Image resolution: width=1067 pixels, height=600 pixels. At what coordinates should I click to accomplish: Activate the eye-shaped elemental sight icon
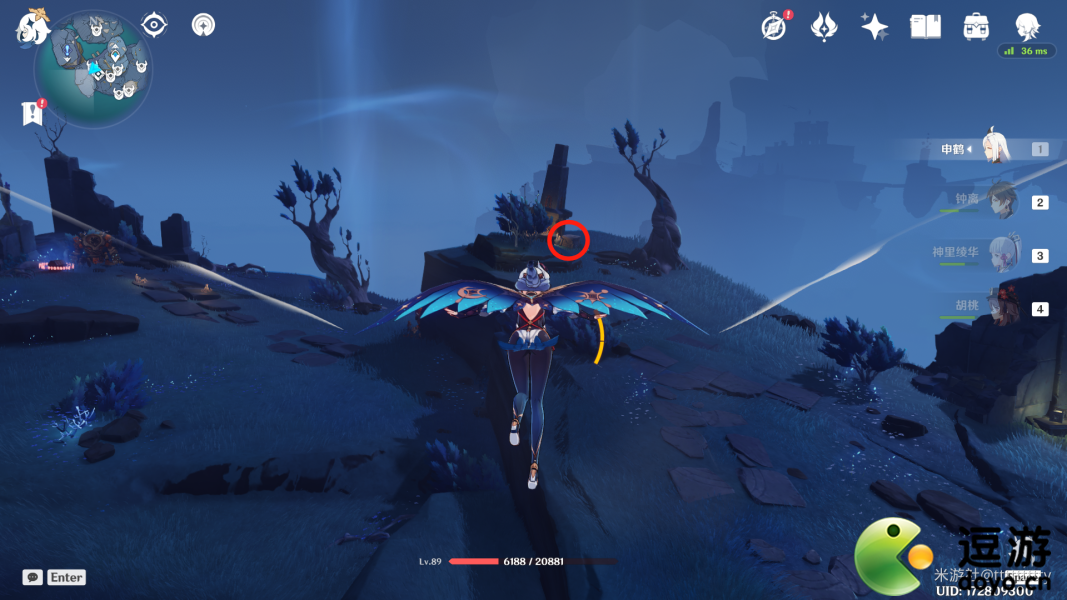click(x=154, y=24)
